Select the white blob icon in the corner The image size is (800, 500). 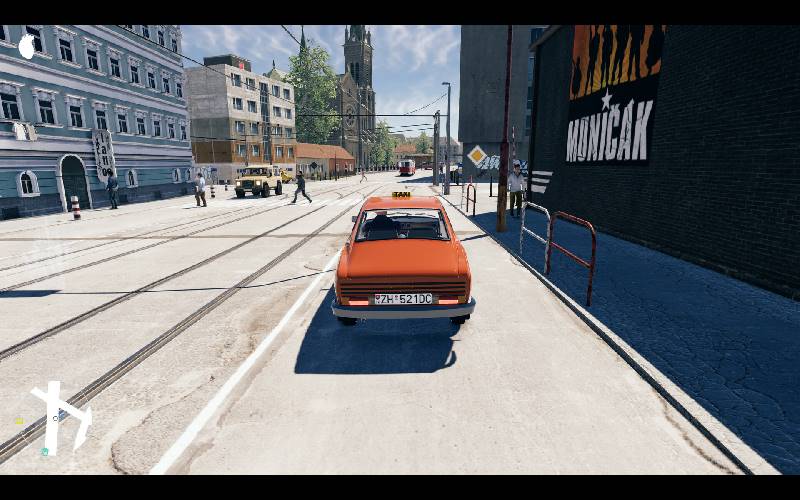pos(27,46)
